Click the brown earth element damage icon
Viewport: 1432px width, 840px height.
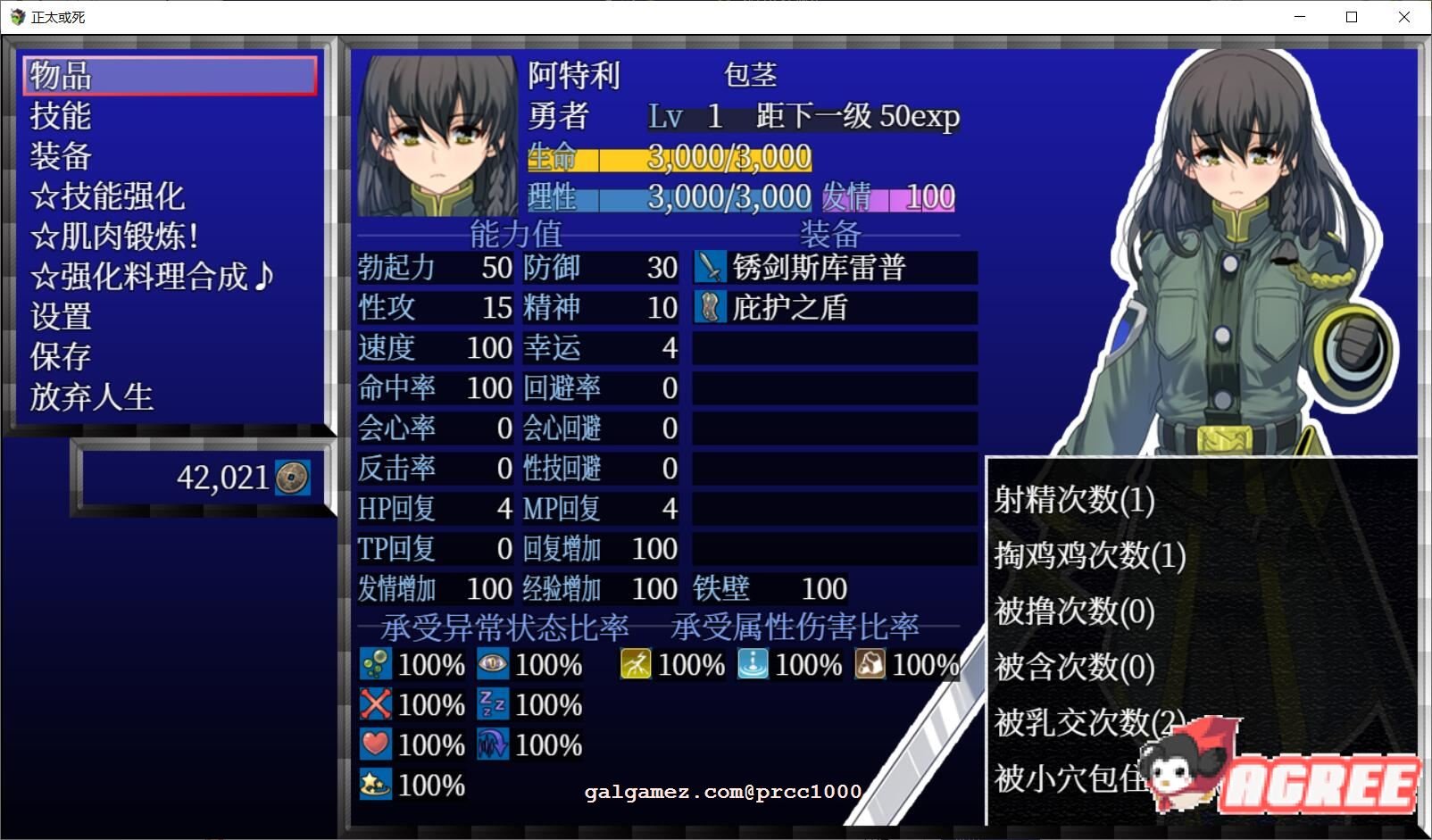(x=870, y=664)
